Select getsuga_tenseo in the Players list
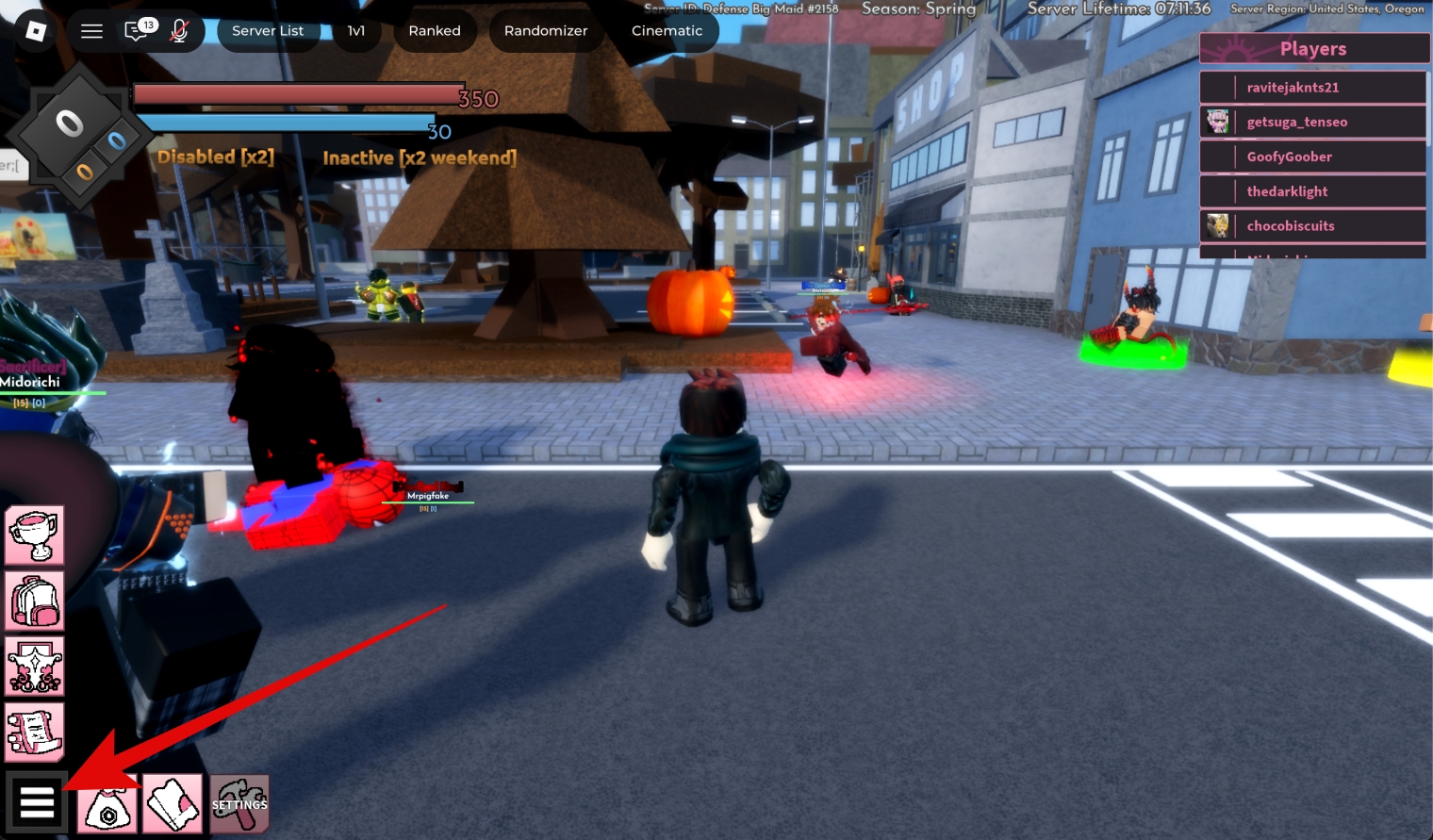 pos(1297,121)
